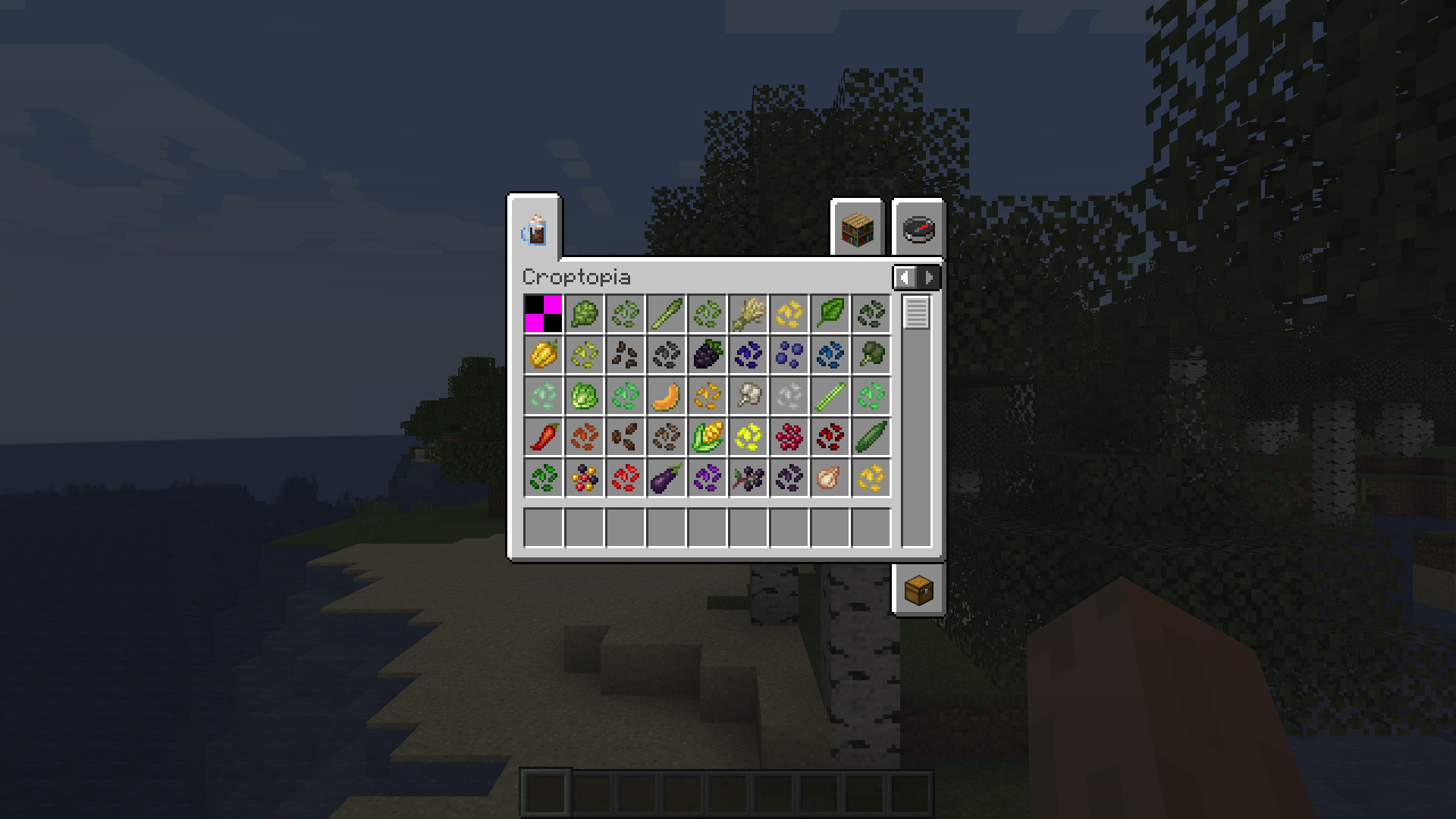Pick up the corn cob item
The image size is (1456, 819).
707,436
